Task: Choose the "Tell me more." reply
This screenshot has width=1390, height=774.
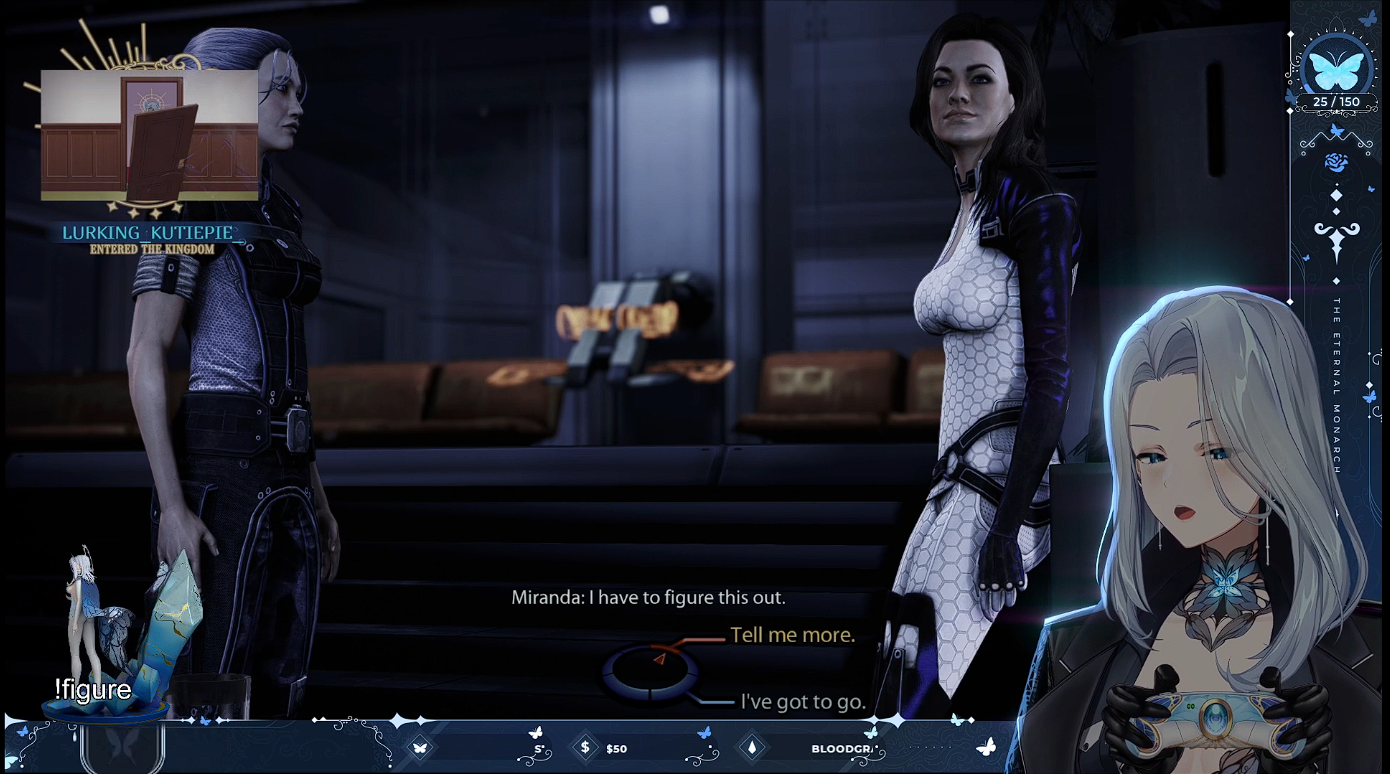Action: tap(792, 635)
